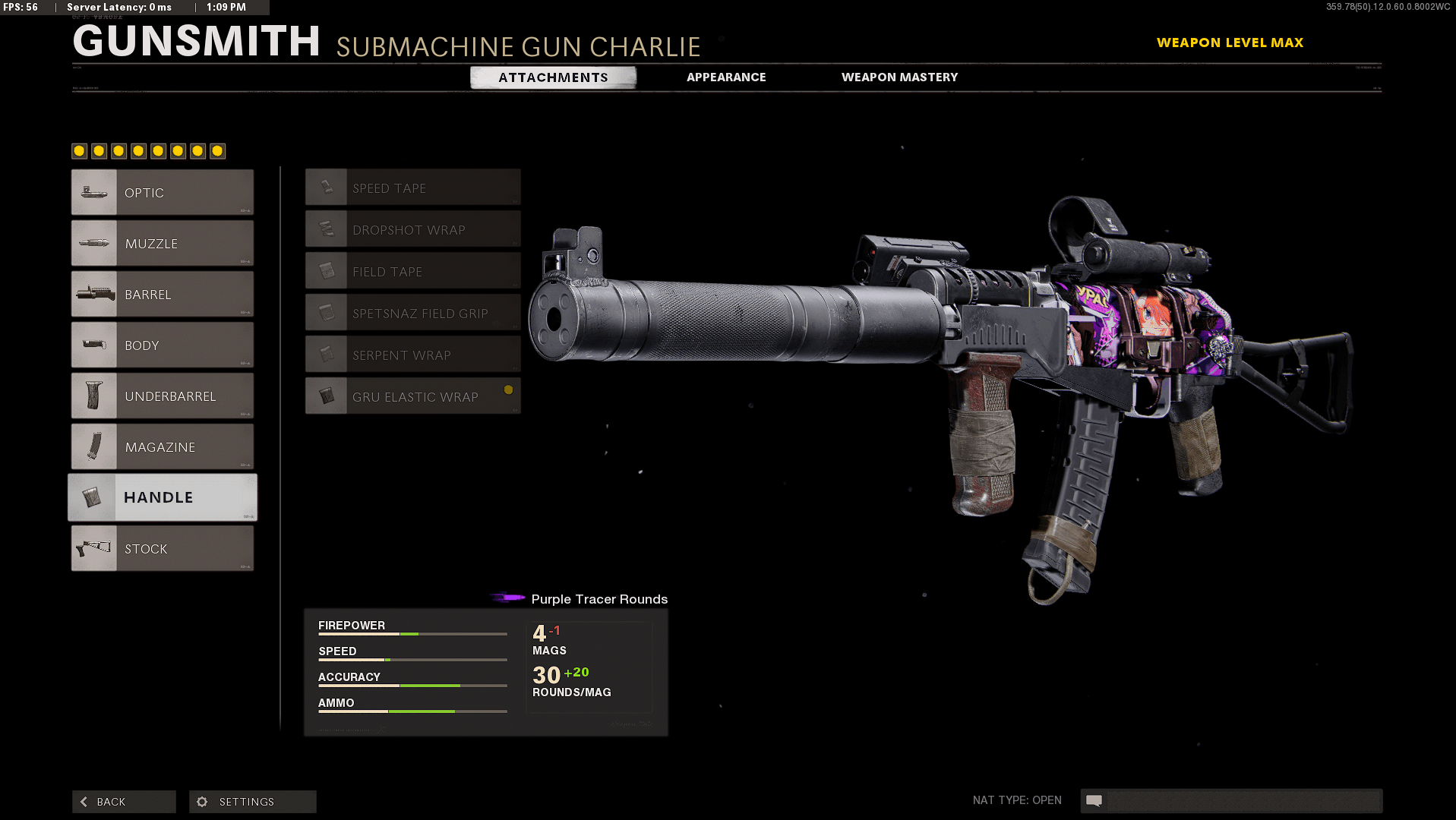Screen dimensions: 1456x820
Task: Switch to the Attachments tab
Action: [x=553, y=77]
